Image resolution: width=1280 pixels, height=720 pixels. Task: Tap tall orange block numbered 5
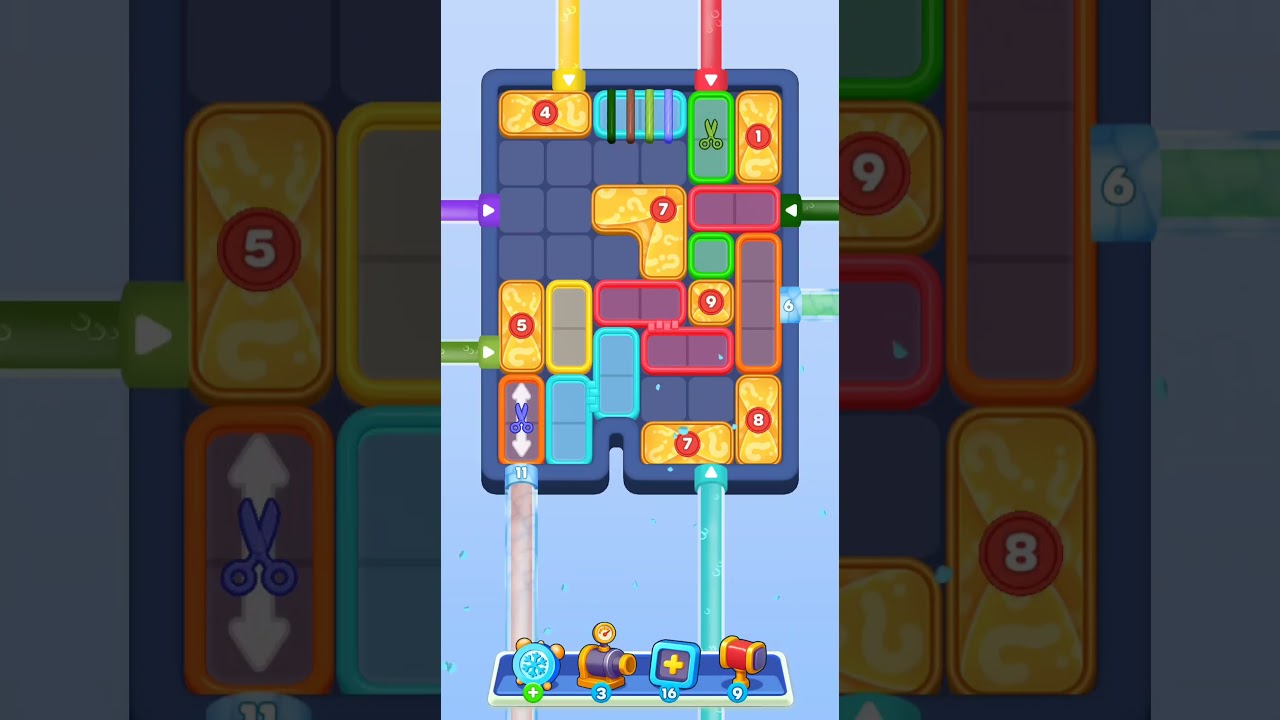click(x=521, y=327)
